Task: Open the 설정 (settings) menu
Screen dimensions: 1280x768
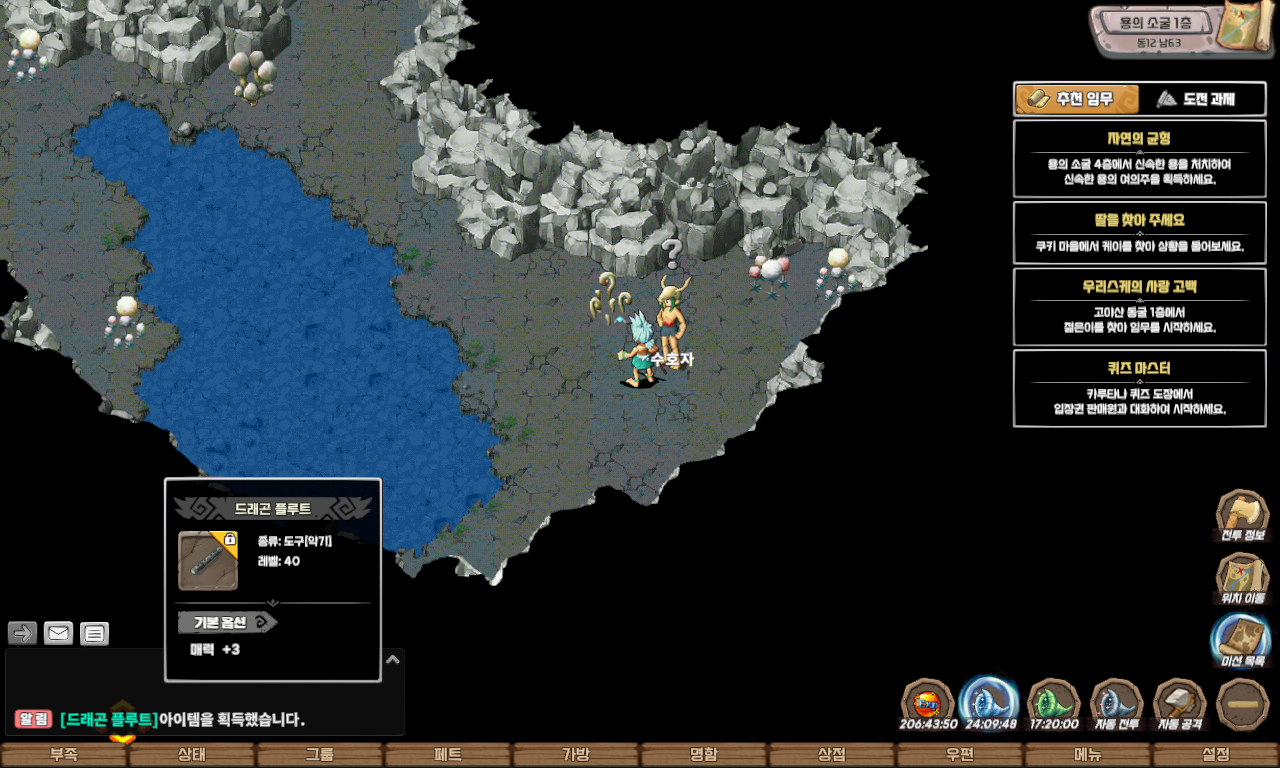Action: pos(1216,755)
